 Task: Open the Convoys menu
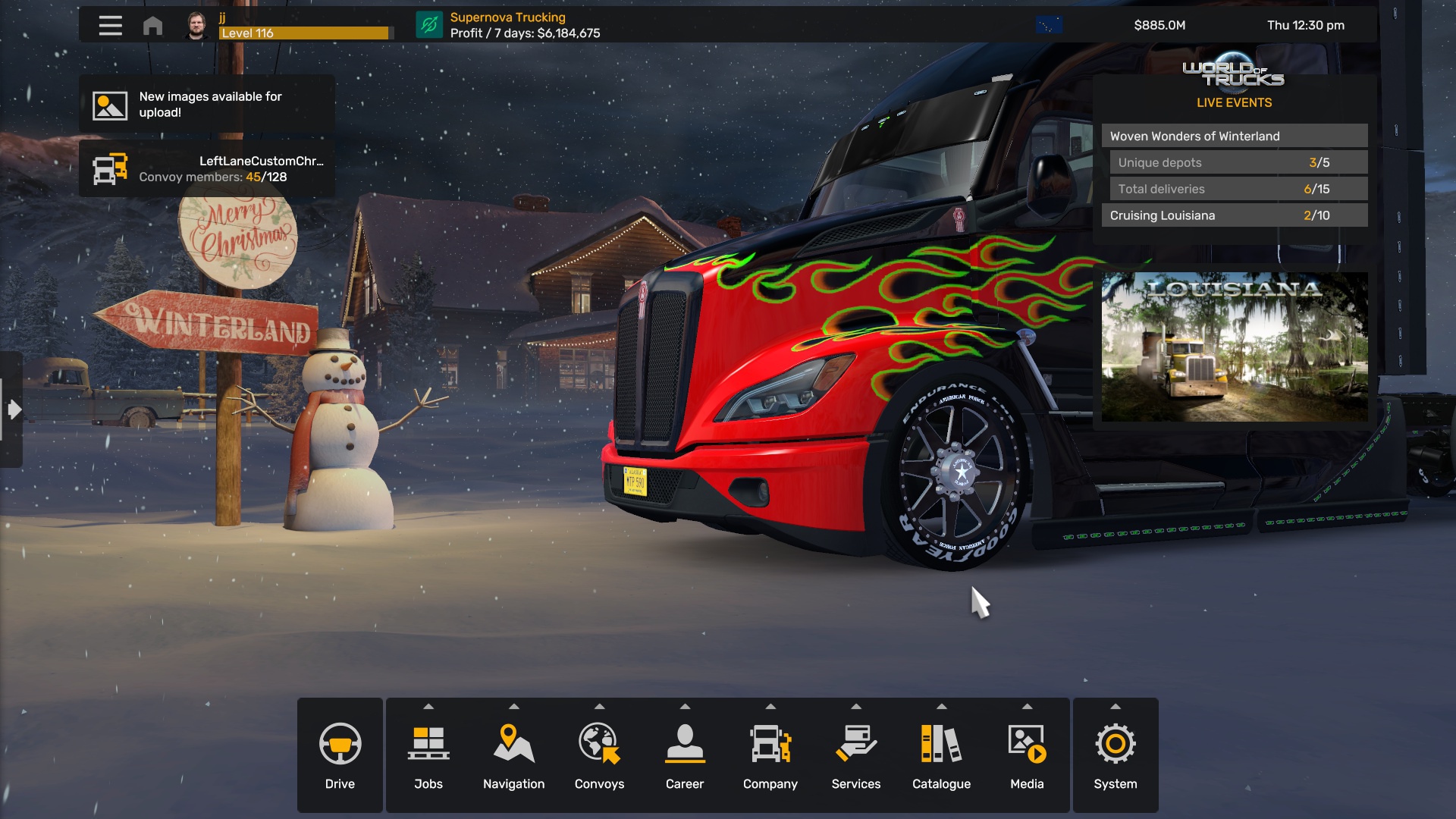(599, 755)
